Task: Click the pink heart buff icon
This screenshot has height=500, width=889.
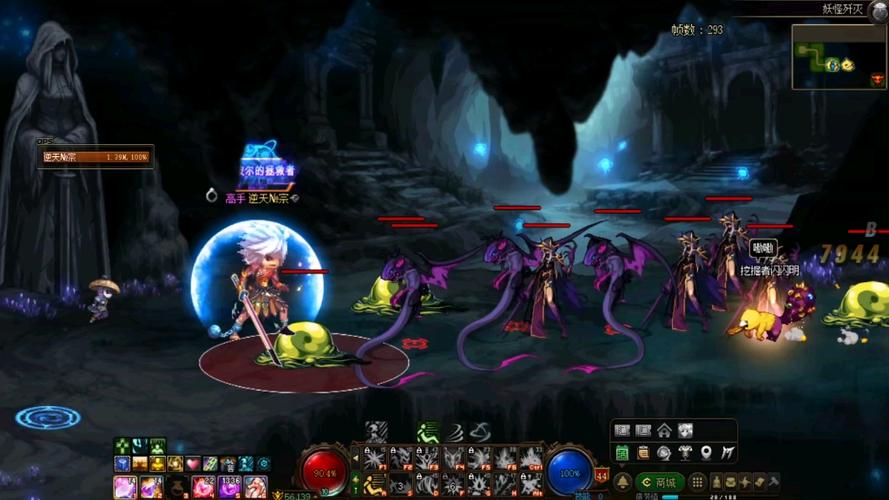Action: point(193,464)
